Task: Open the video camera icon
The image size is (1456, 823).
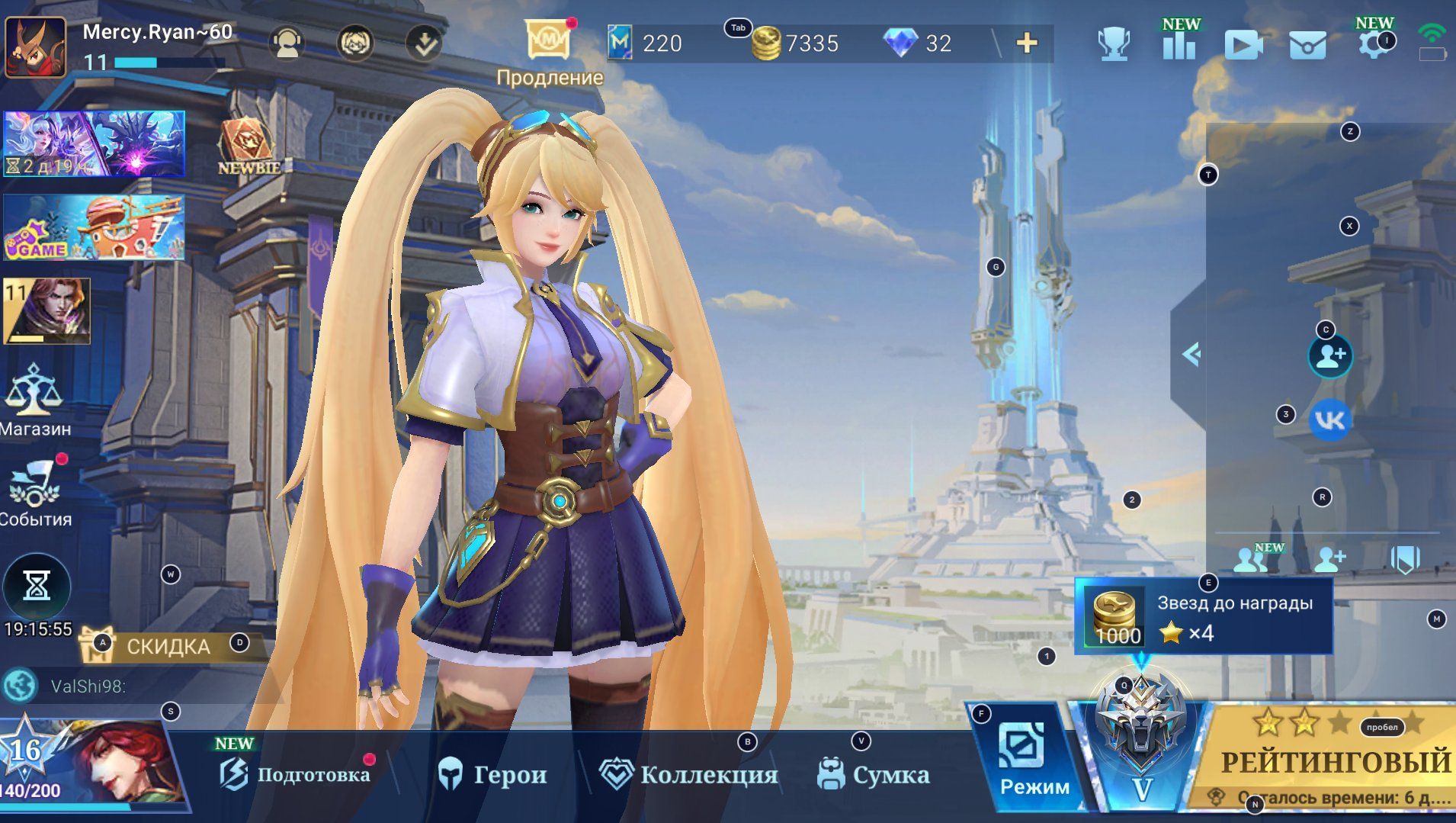Action: pyautogui.click(x=1243, y=45)
